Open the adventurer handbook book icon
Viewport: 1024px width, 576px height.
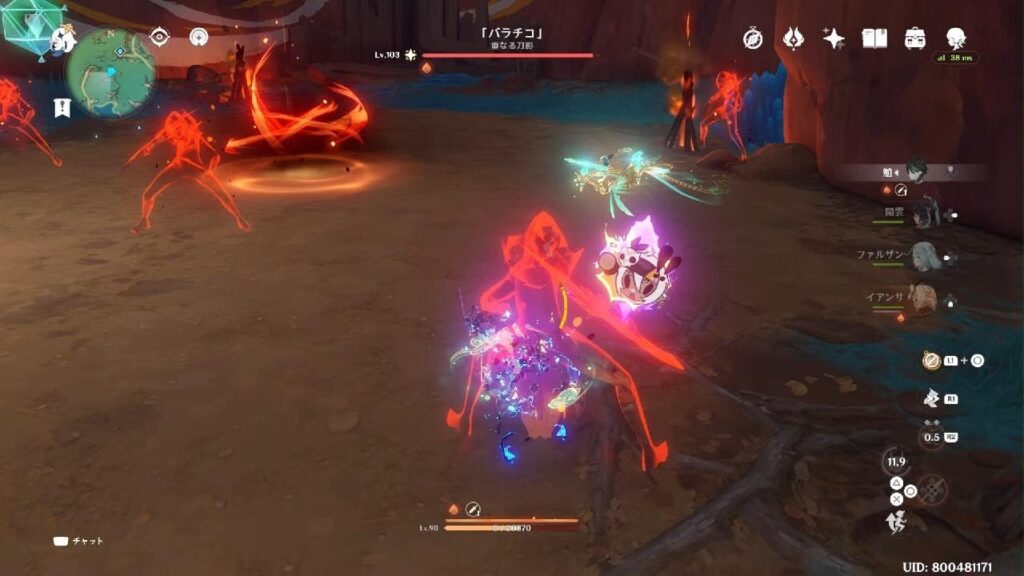tap(875, 38)
